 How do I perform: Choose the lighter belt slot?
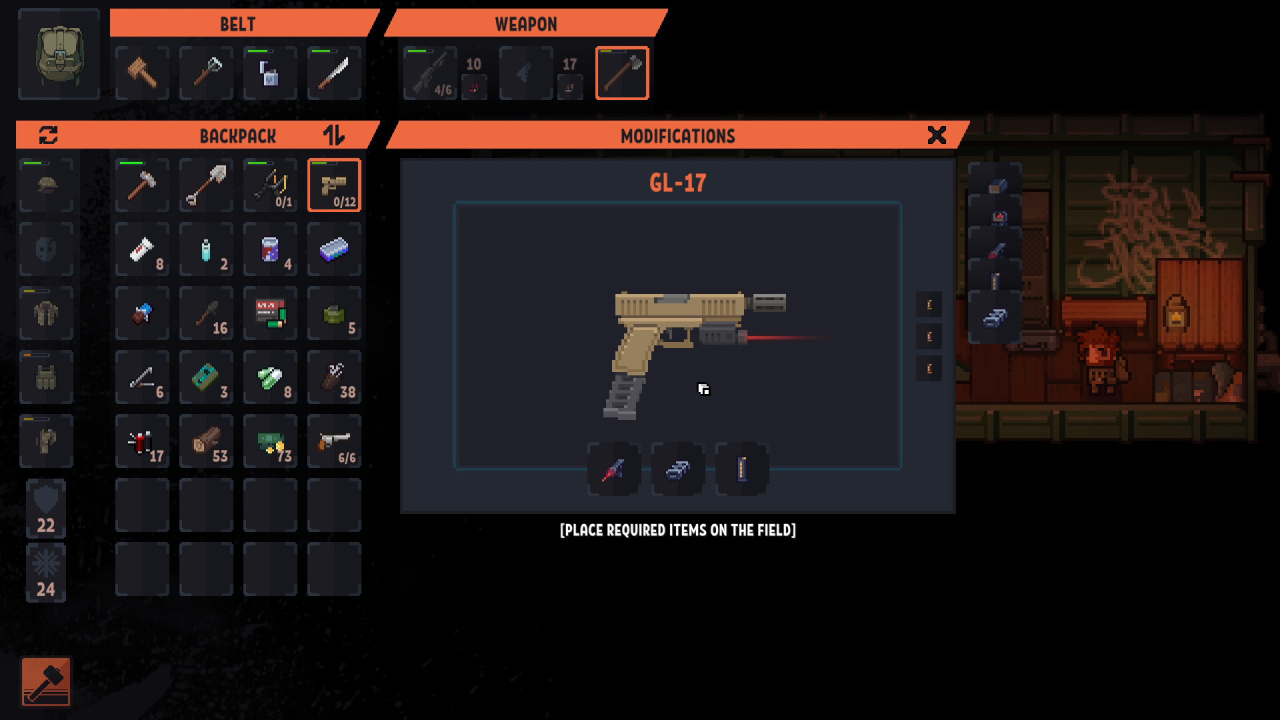(270, 73)
